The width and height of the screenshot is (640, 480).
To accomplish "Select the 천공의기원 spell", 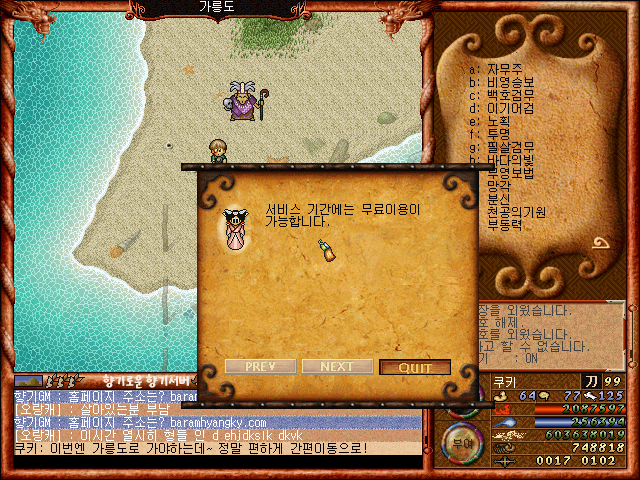I will [x=515, y=212].
